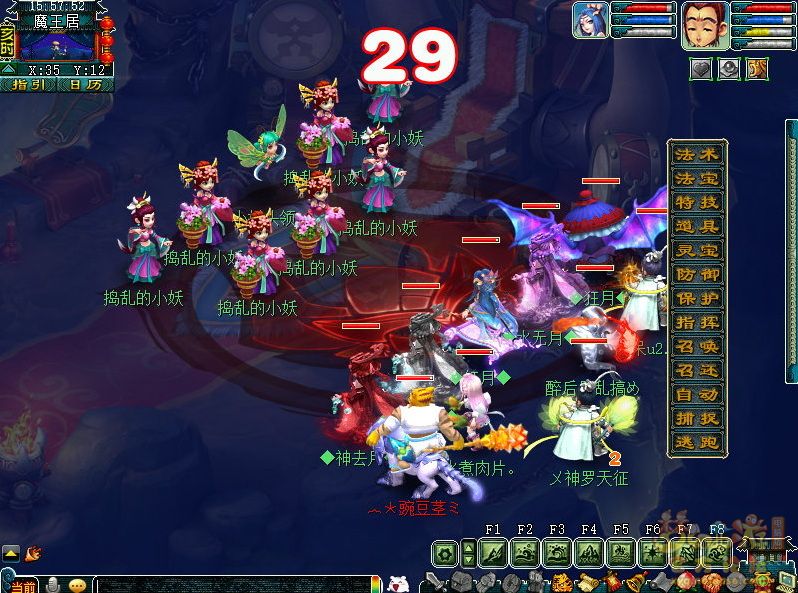Choose the 保护 protect command
The image size is (798, 593).
(697, 299)
